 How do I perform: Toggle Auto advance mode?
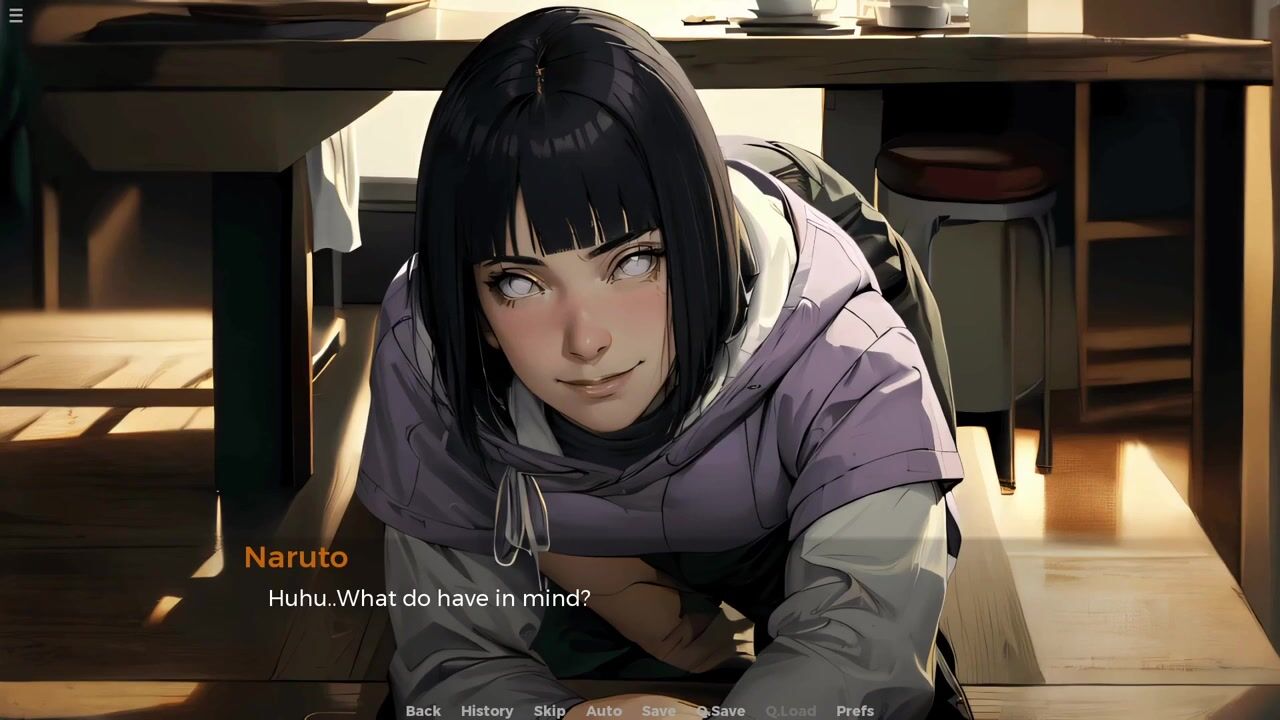604,711
